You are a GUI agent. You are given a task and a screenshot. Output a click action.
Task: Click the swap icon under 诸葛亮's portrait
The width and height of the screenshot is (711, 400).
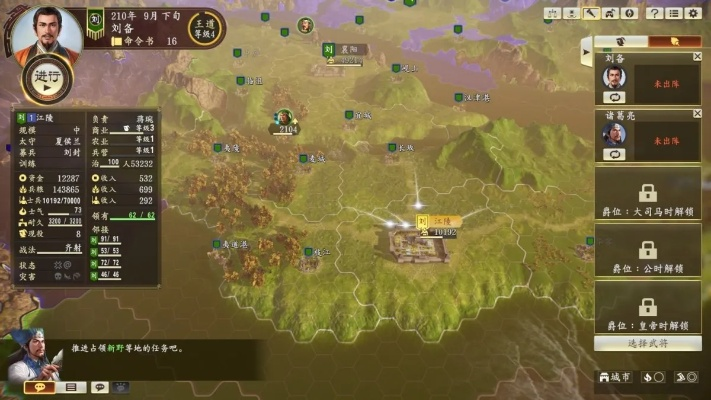[614, 154]
